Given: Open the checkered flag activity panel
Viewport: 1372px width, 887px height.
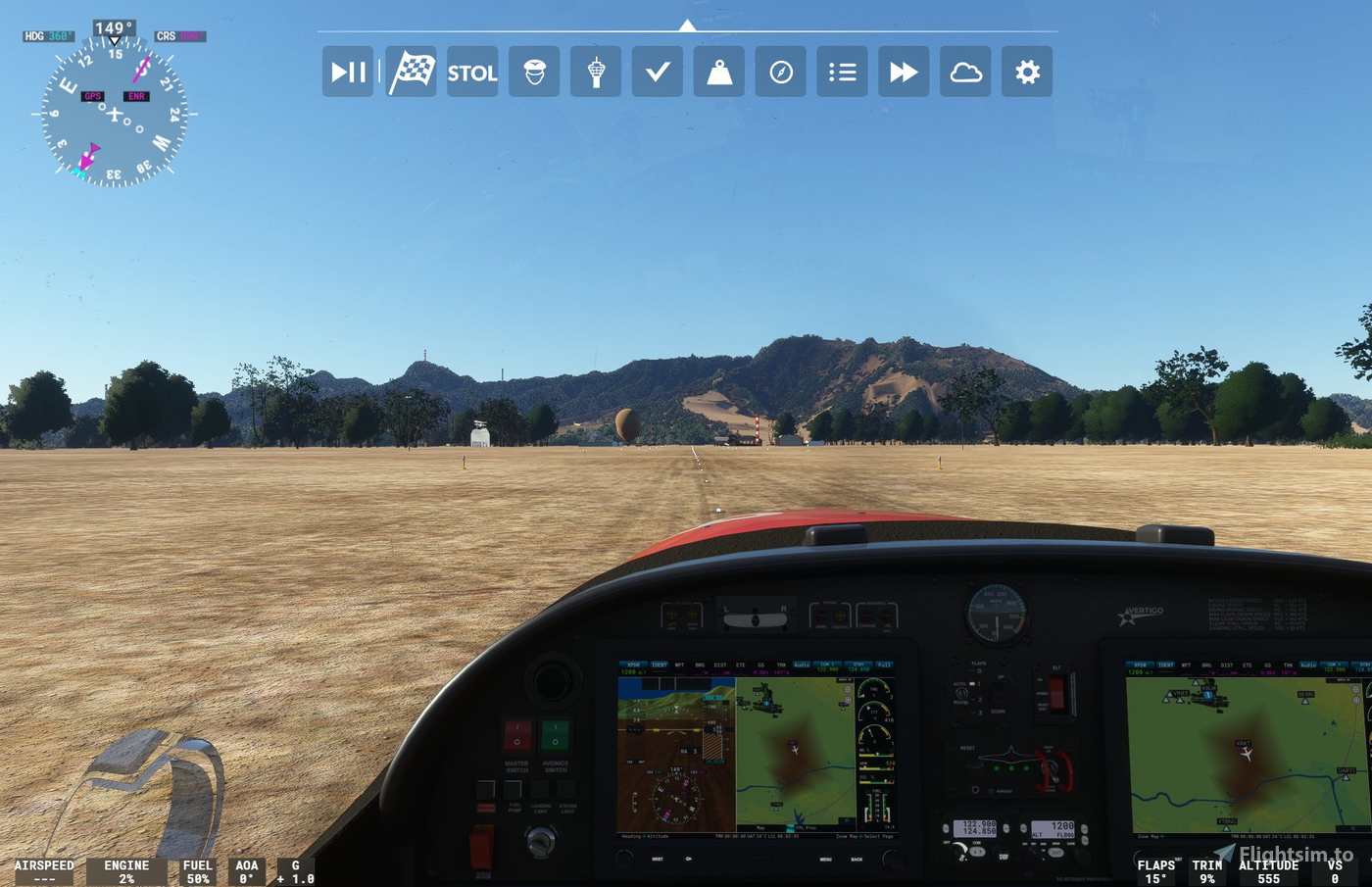Looking at the screenshot, I should [x=412, y=72].
